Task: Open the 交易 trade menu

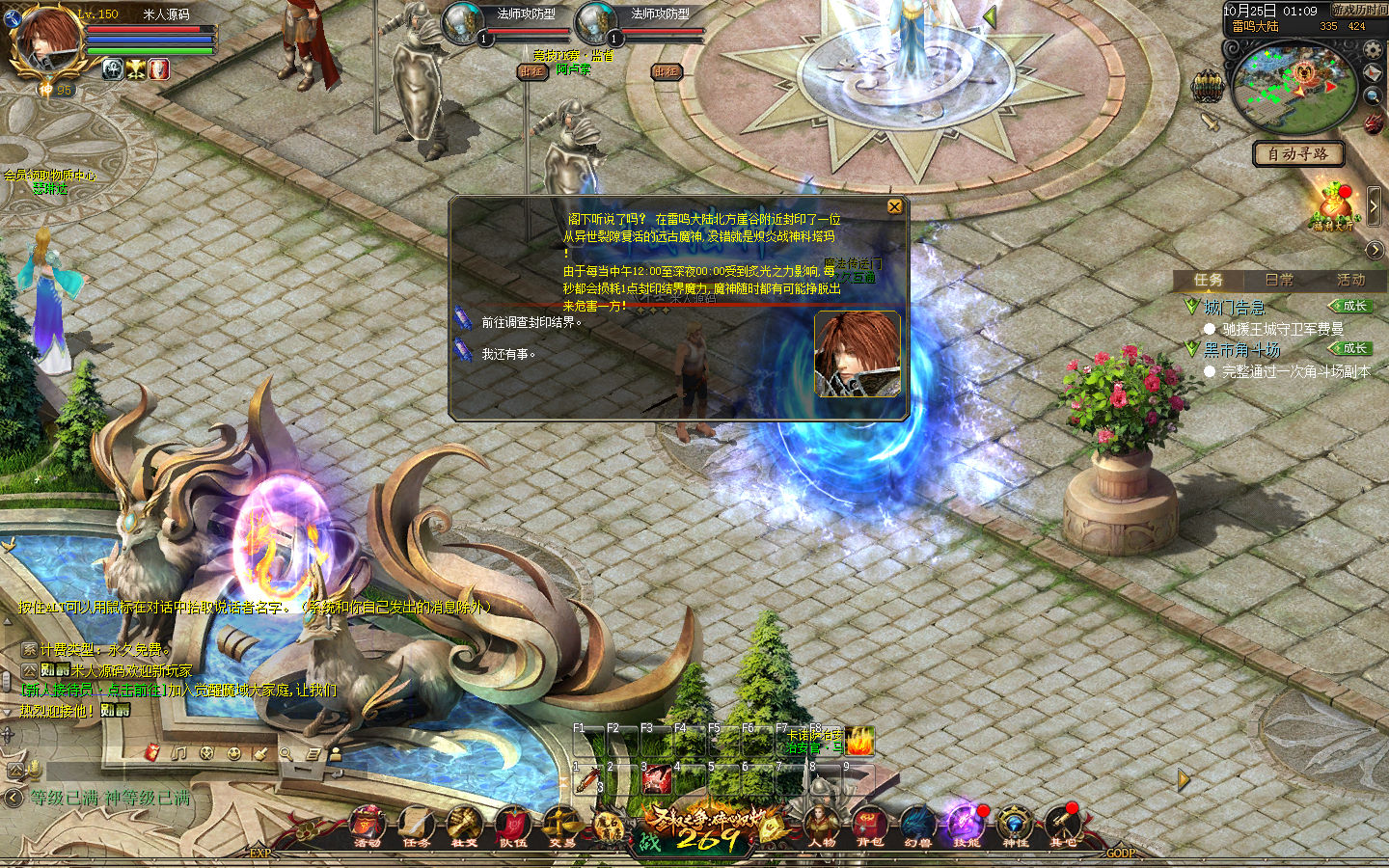Action: pyautogui.click(x=560, y=827)
